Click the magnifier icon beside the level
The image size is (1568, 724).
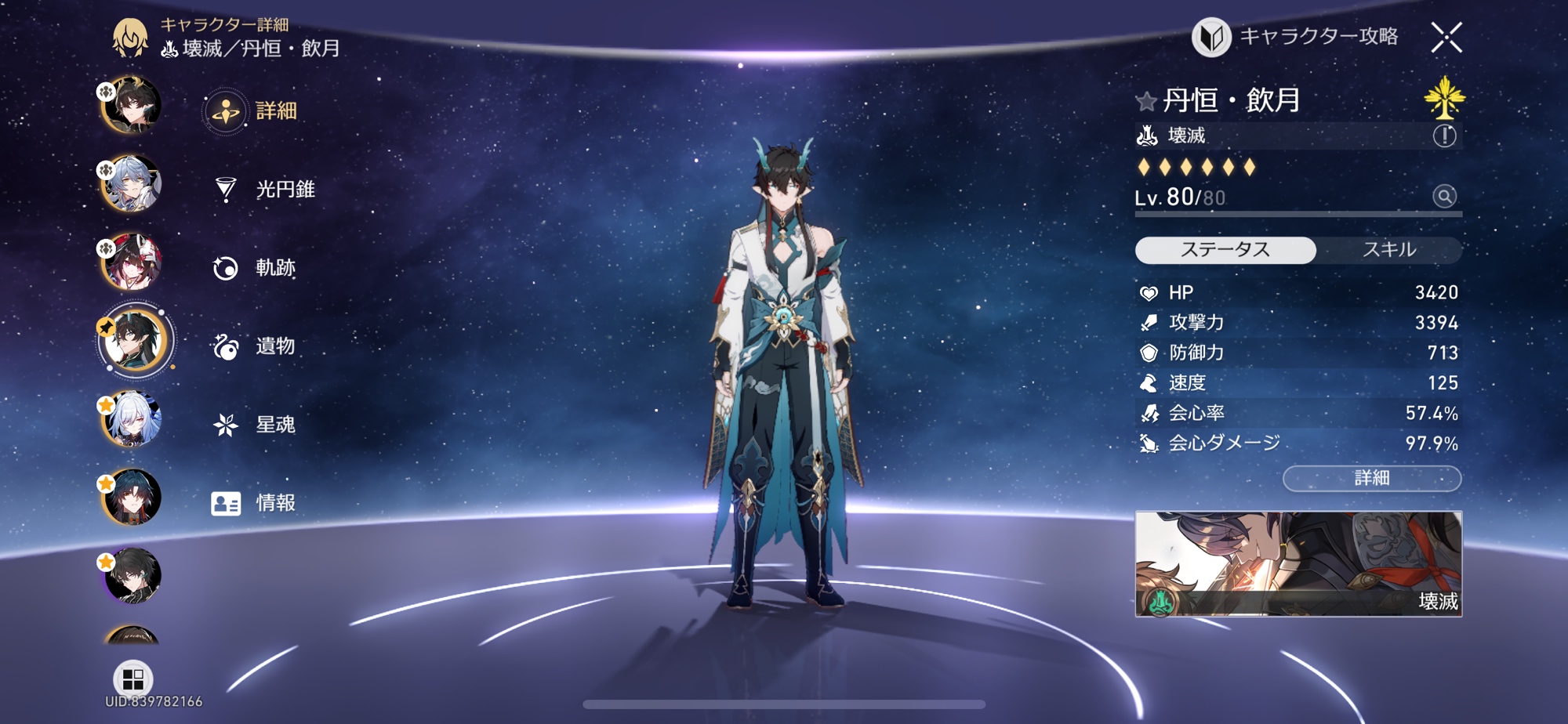1444,196
